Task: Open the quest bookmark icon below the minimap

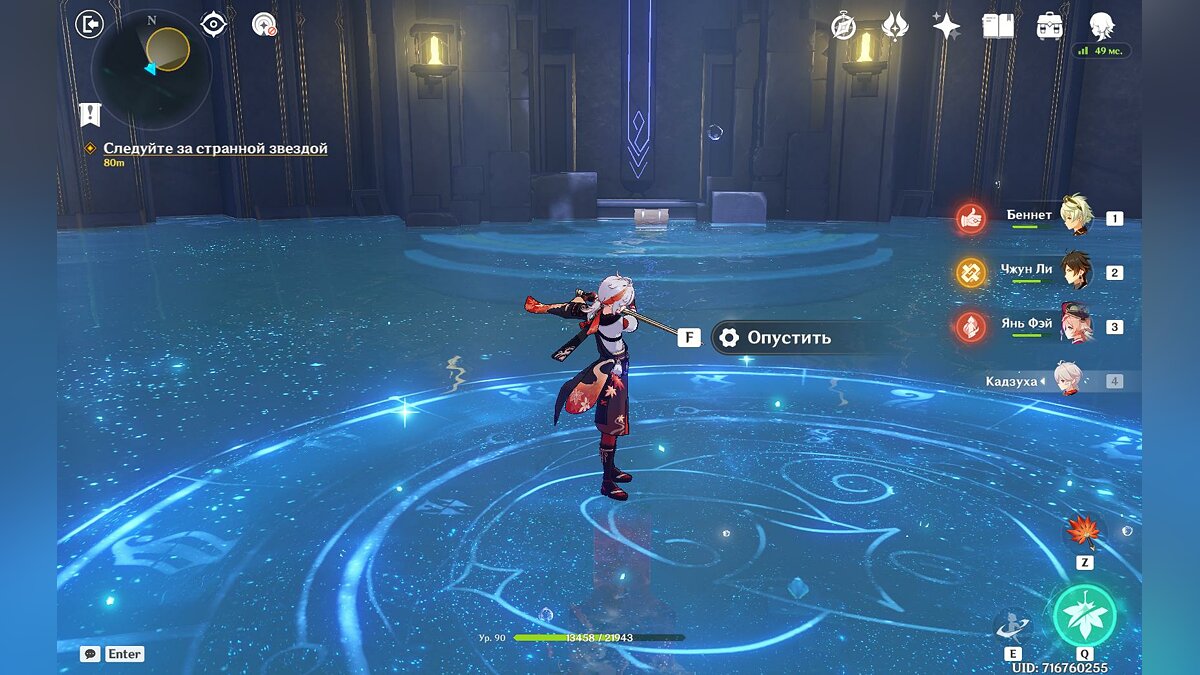Action: (90, 114)
